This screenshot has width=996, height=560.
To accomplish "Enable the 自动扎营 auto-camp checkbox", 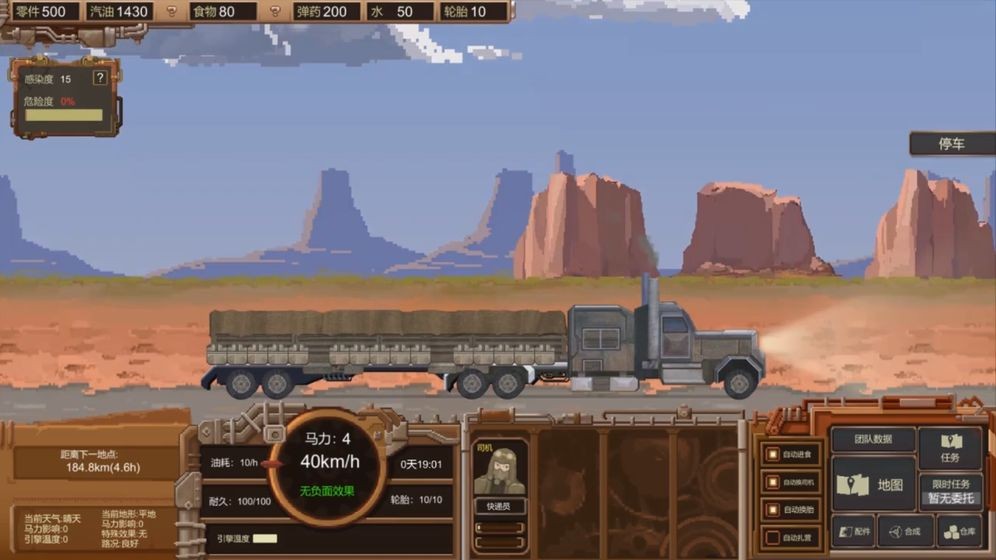I will tap(773, 538).
